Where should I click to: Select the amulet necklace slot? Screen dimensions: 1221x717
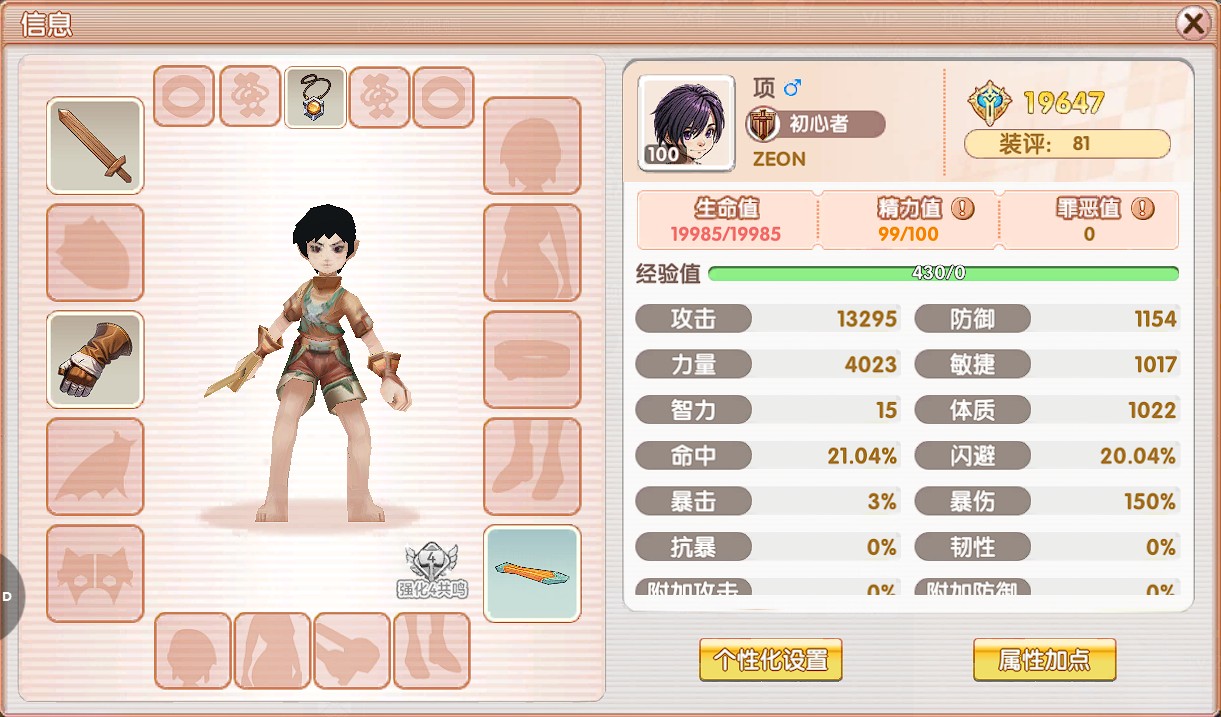316,98
